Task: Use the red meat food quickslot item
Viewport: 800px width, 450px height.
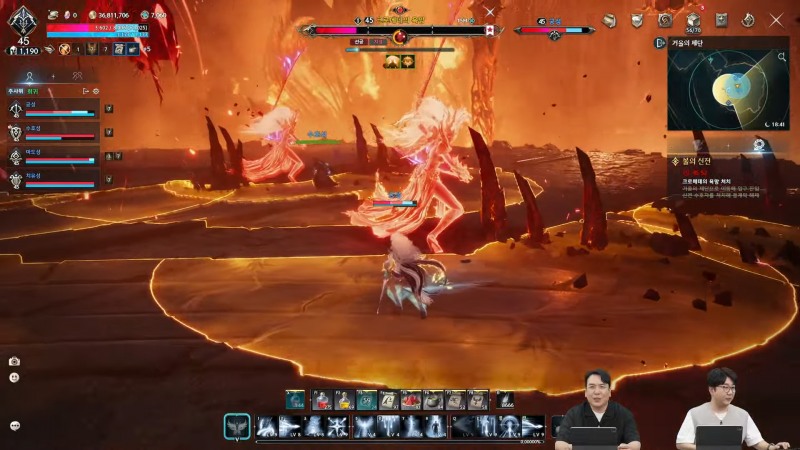Action: tap(411, 400)
